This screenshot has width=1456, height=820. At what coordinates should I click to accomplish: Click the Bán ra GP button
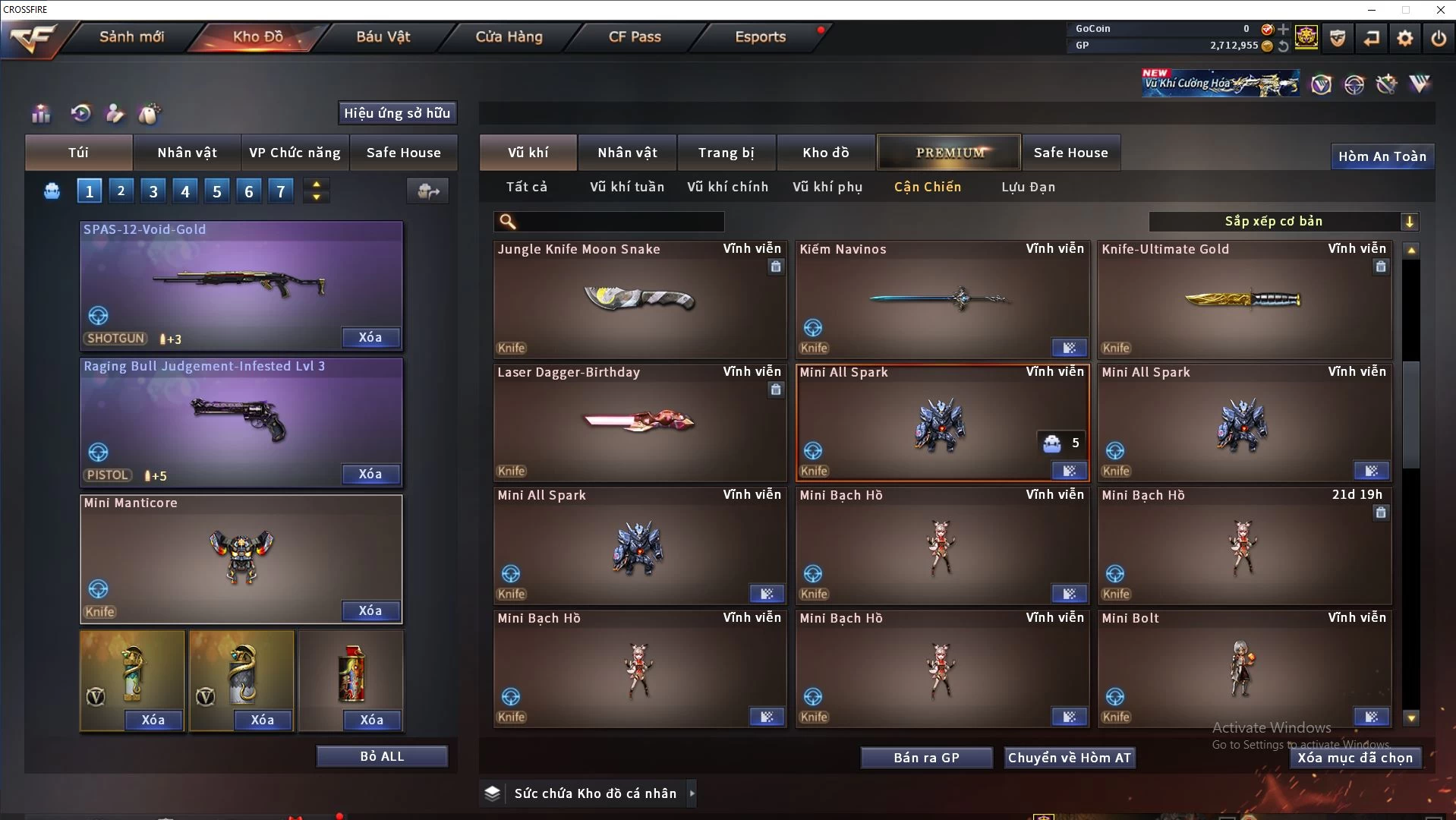(x=926, y=758)
